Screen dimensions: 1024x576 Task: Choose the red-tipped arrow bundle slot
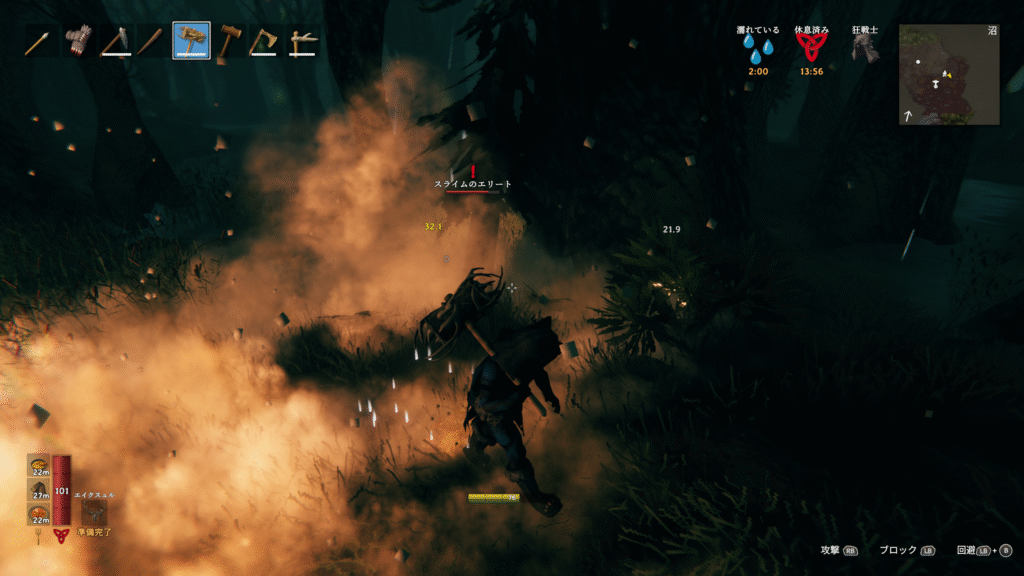coord(78,42)
